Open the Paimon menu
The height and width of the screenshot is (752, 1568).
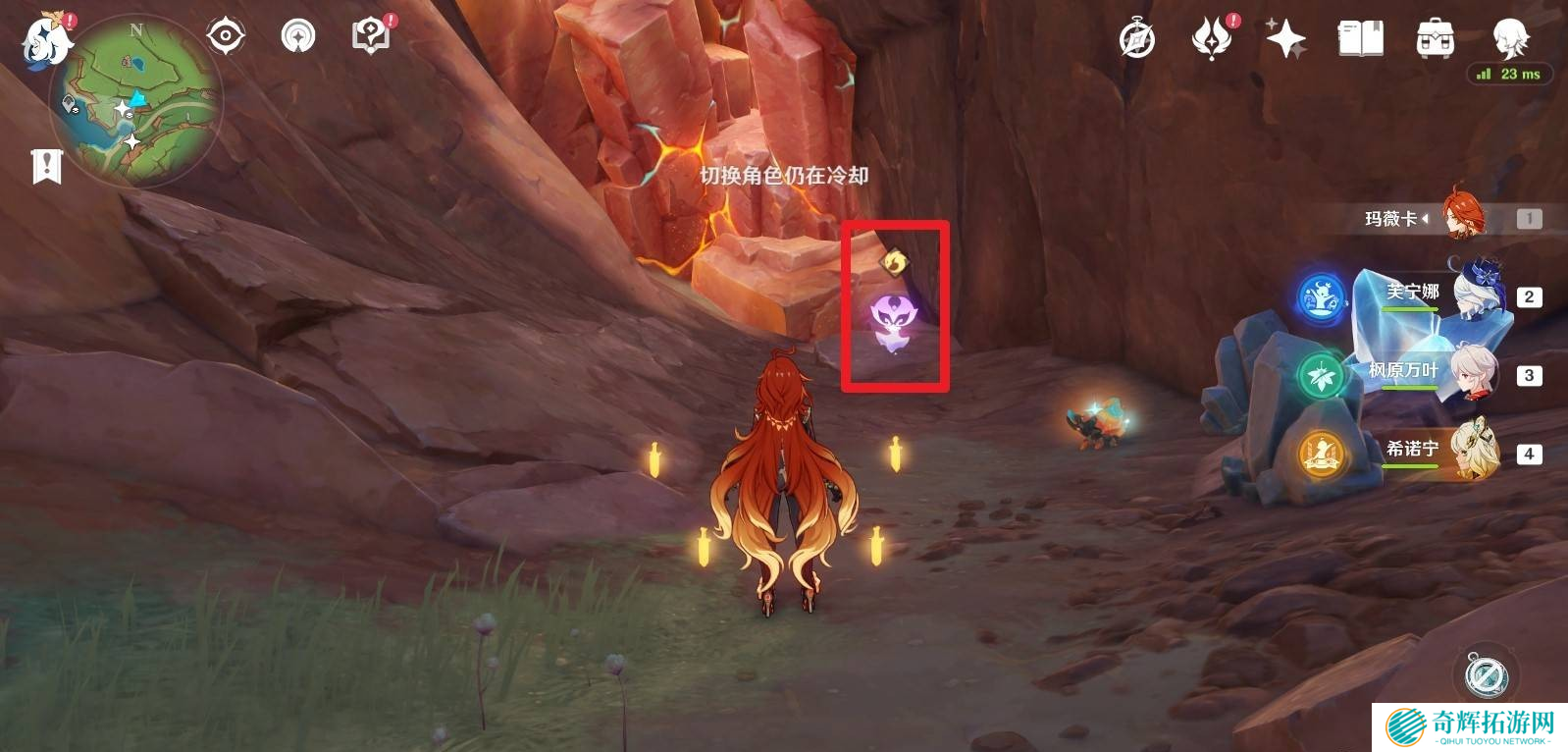(x=46, y=40)
